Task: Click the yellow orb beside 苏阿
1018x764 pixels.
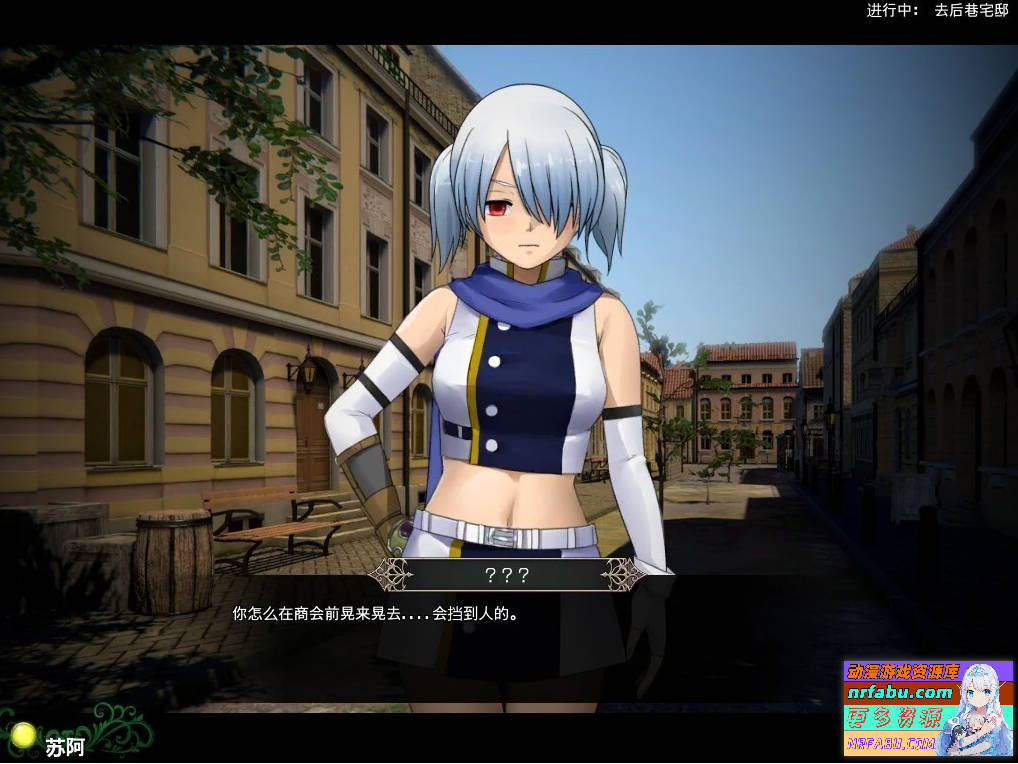Action: [x=24, y=736]
